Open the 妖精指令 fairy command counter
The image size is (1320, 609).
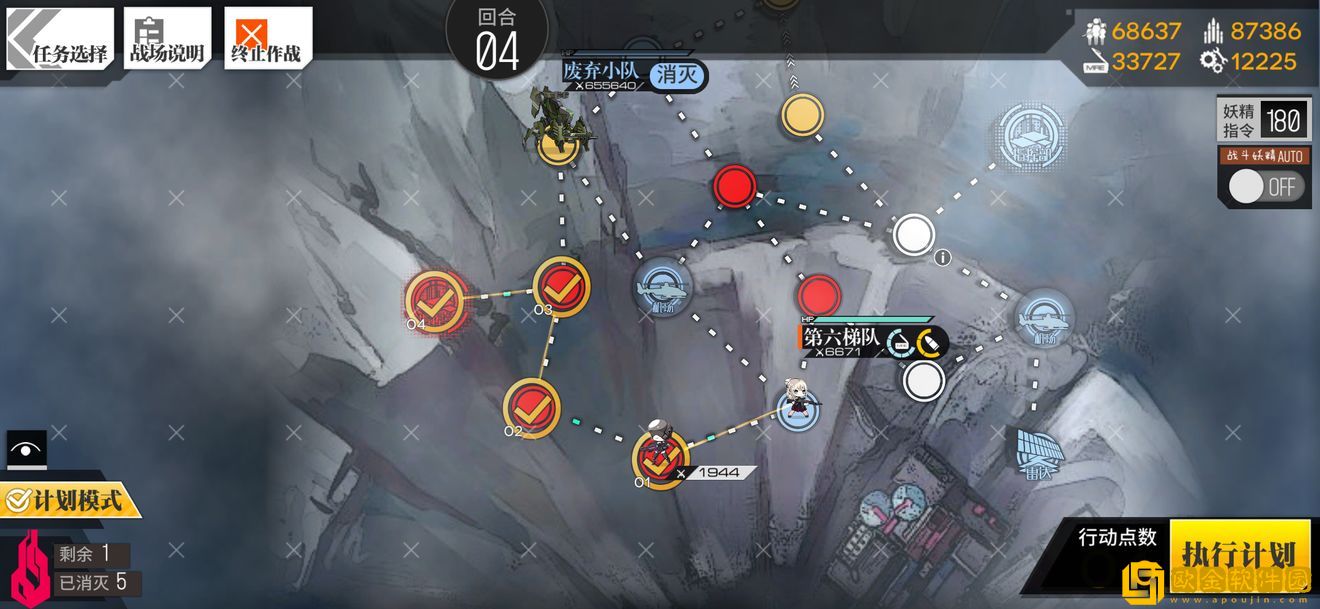coord(1263,121)
